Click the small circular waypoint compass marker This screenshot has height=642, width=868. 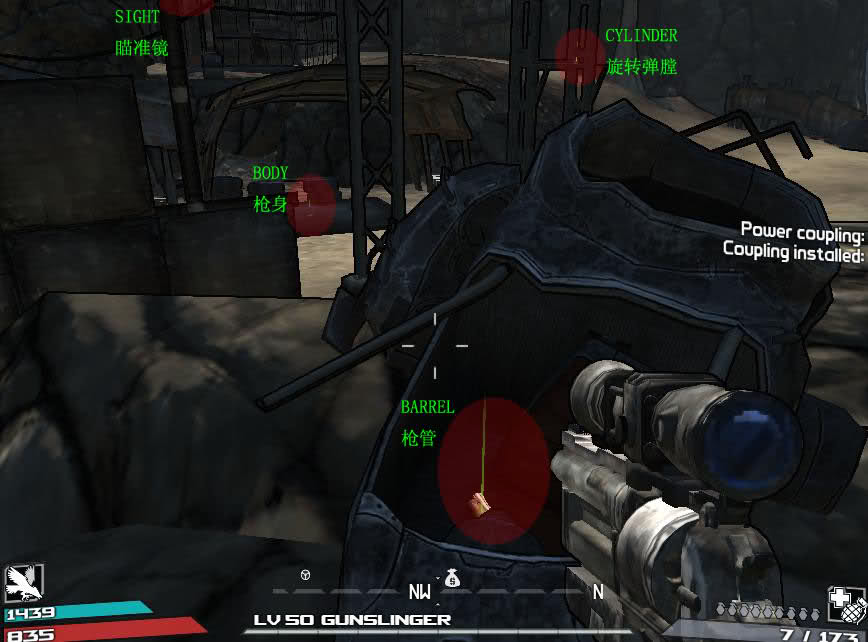[306, 575]
